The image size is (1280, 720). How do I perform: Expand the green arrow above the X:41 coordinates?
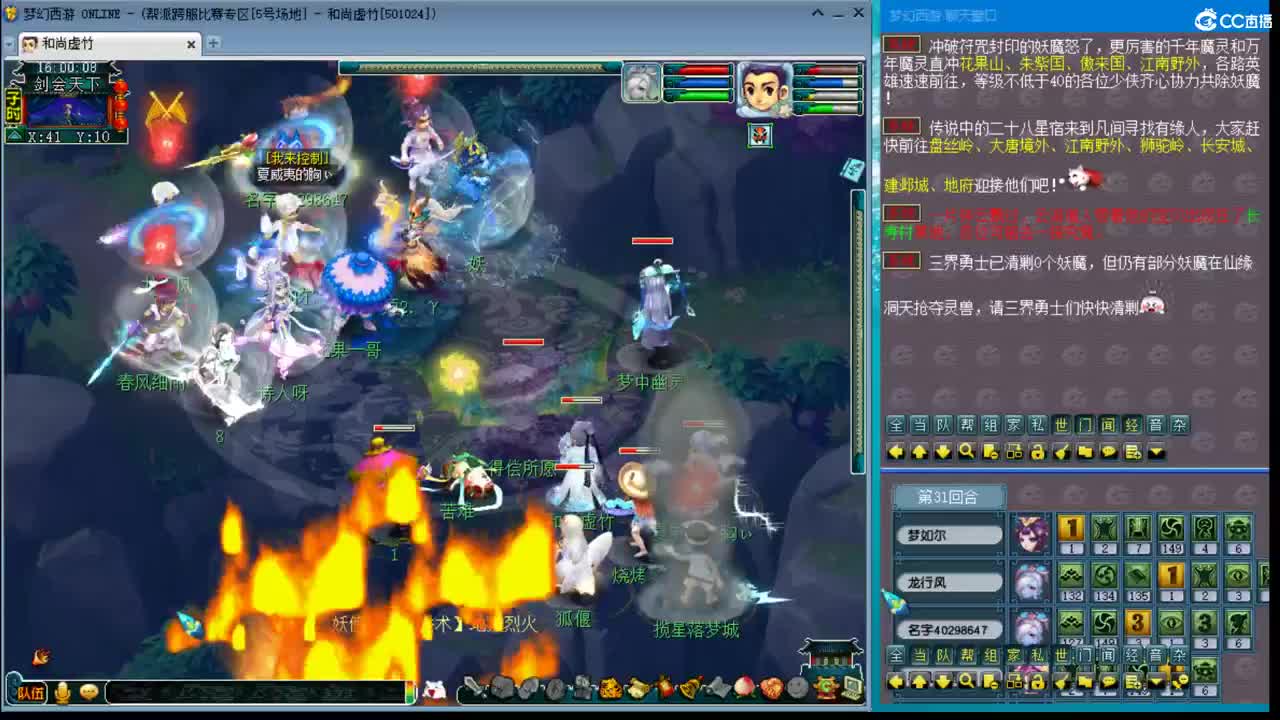click(x=14, y=134)
